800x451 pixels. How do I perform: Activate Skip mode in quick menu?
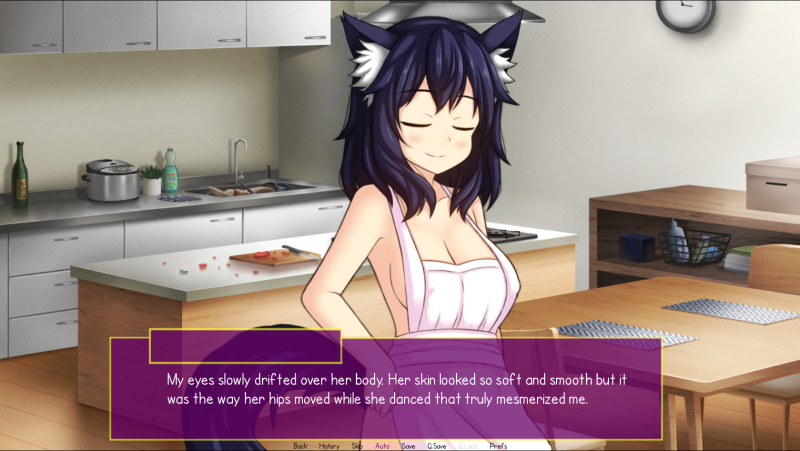point(357,445)
